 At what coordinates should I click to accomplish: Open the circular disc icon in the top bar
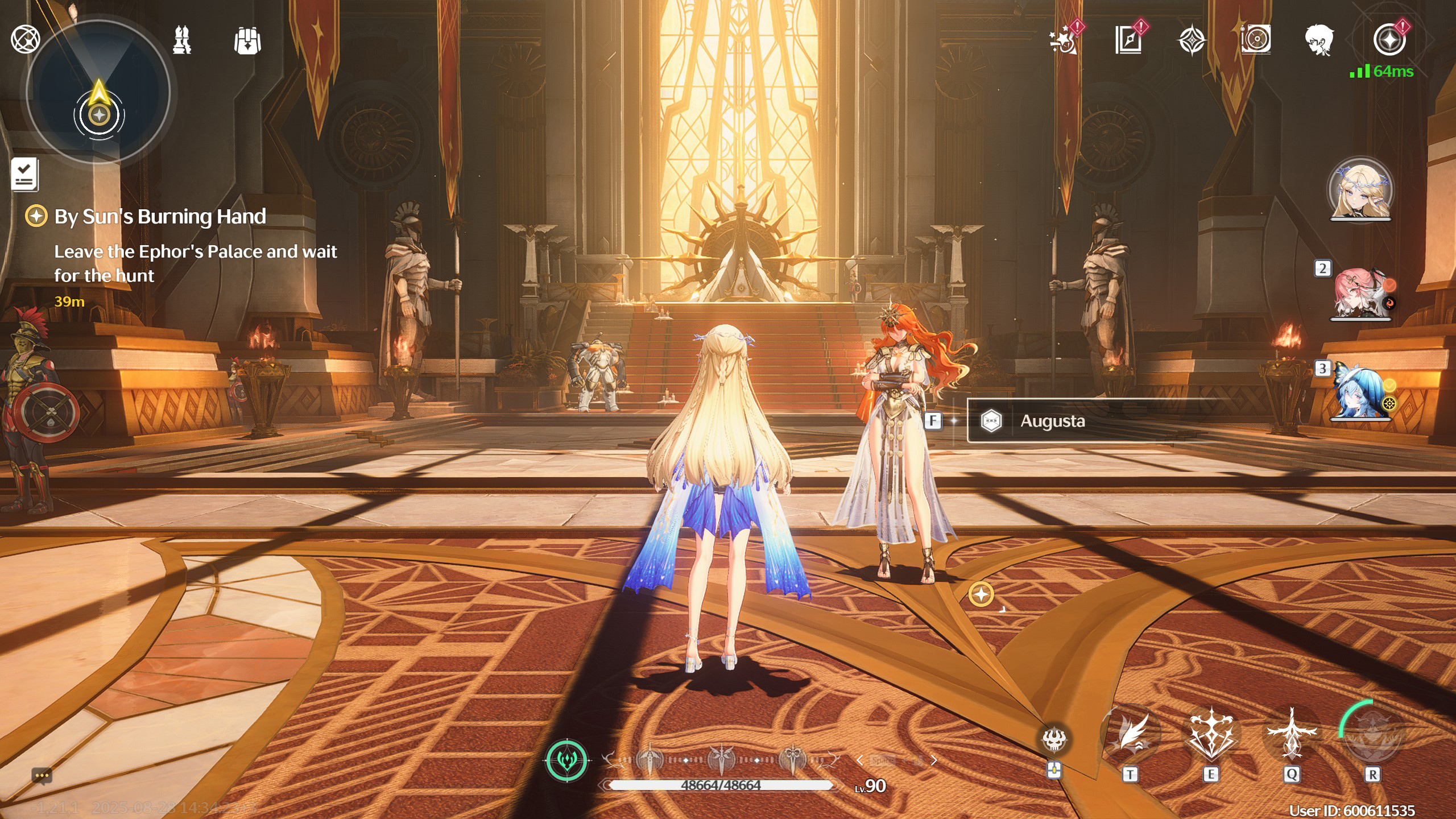coord(1256,40)
